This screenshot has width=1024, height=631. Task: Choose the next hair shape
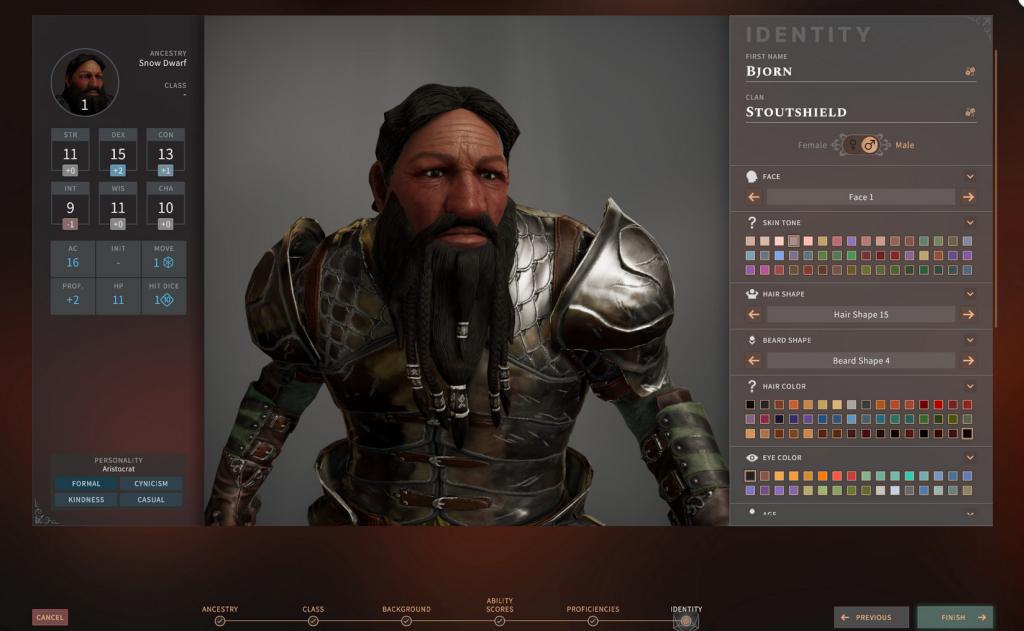coord(968,314)
